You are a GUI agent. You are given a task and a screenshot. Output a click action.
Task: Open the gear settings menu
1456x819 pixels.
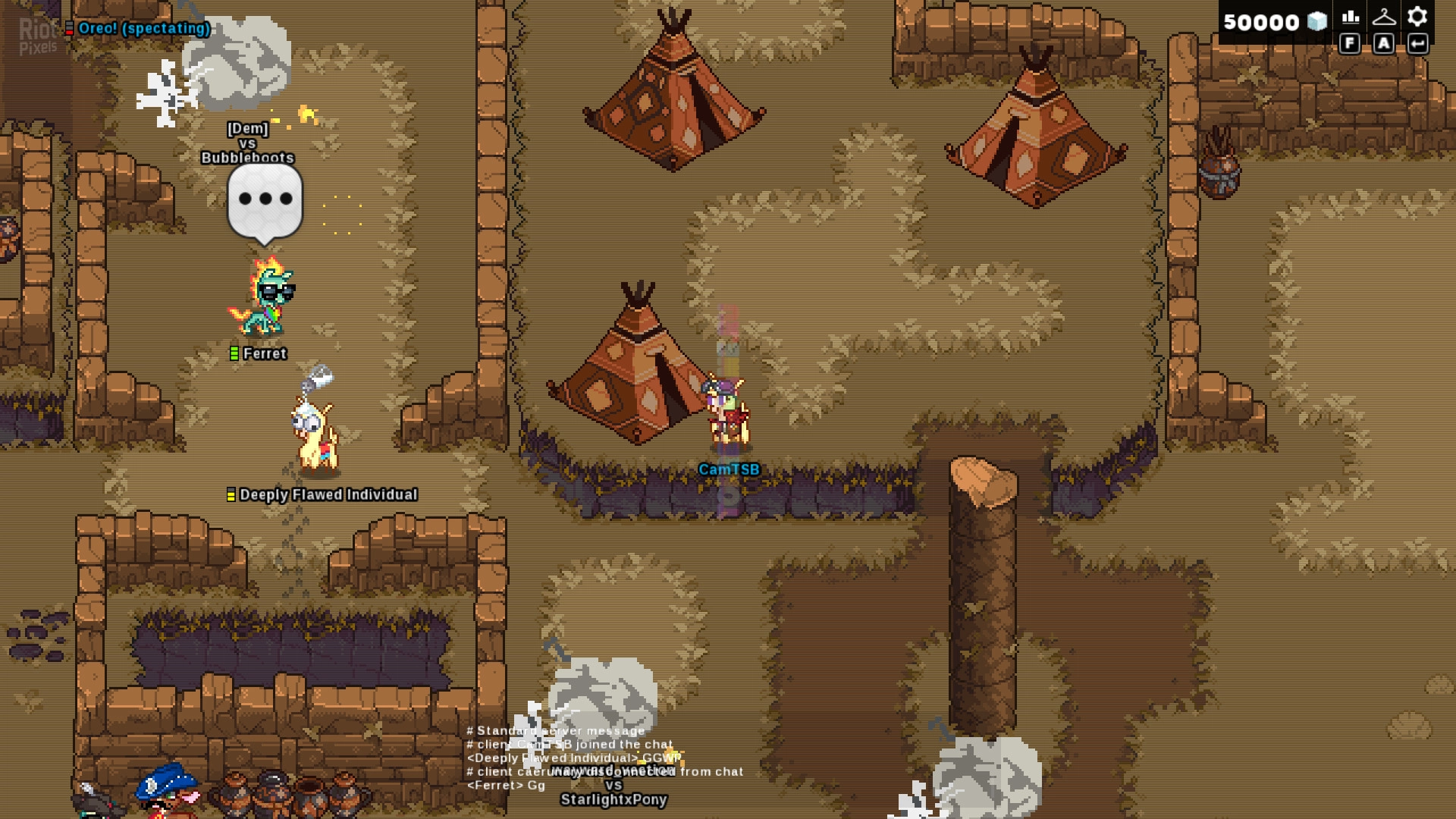[1417, 17]
